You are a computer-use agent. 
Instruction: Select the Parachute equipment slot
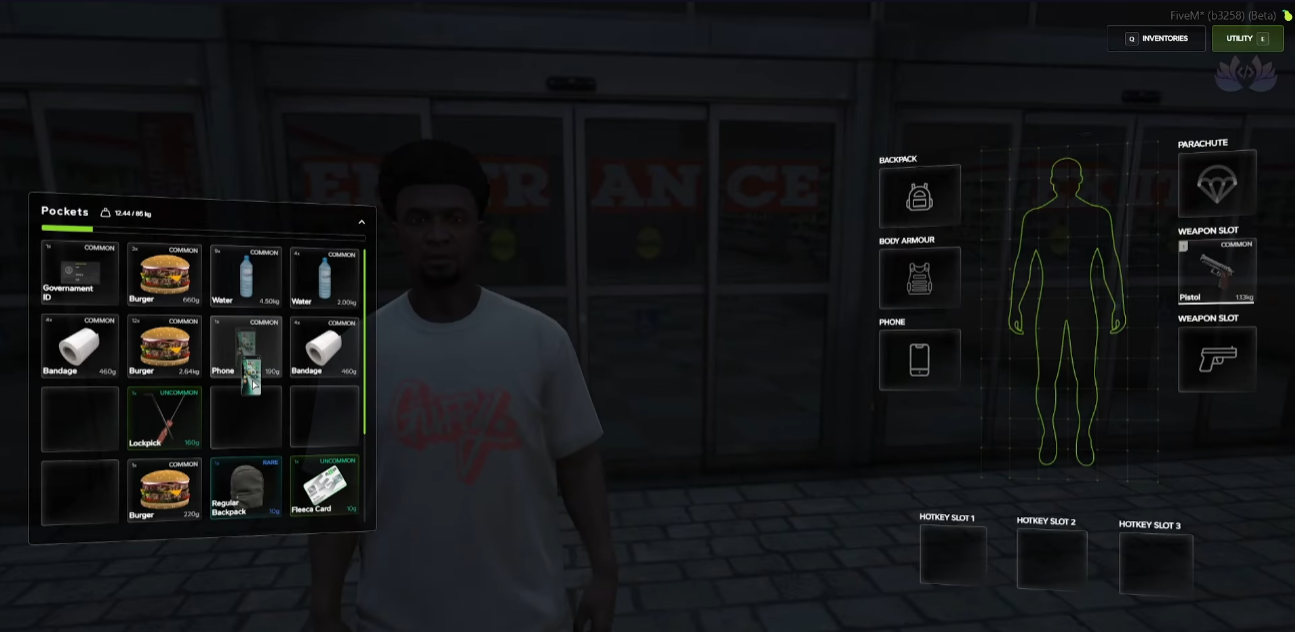[1217, 183]
